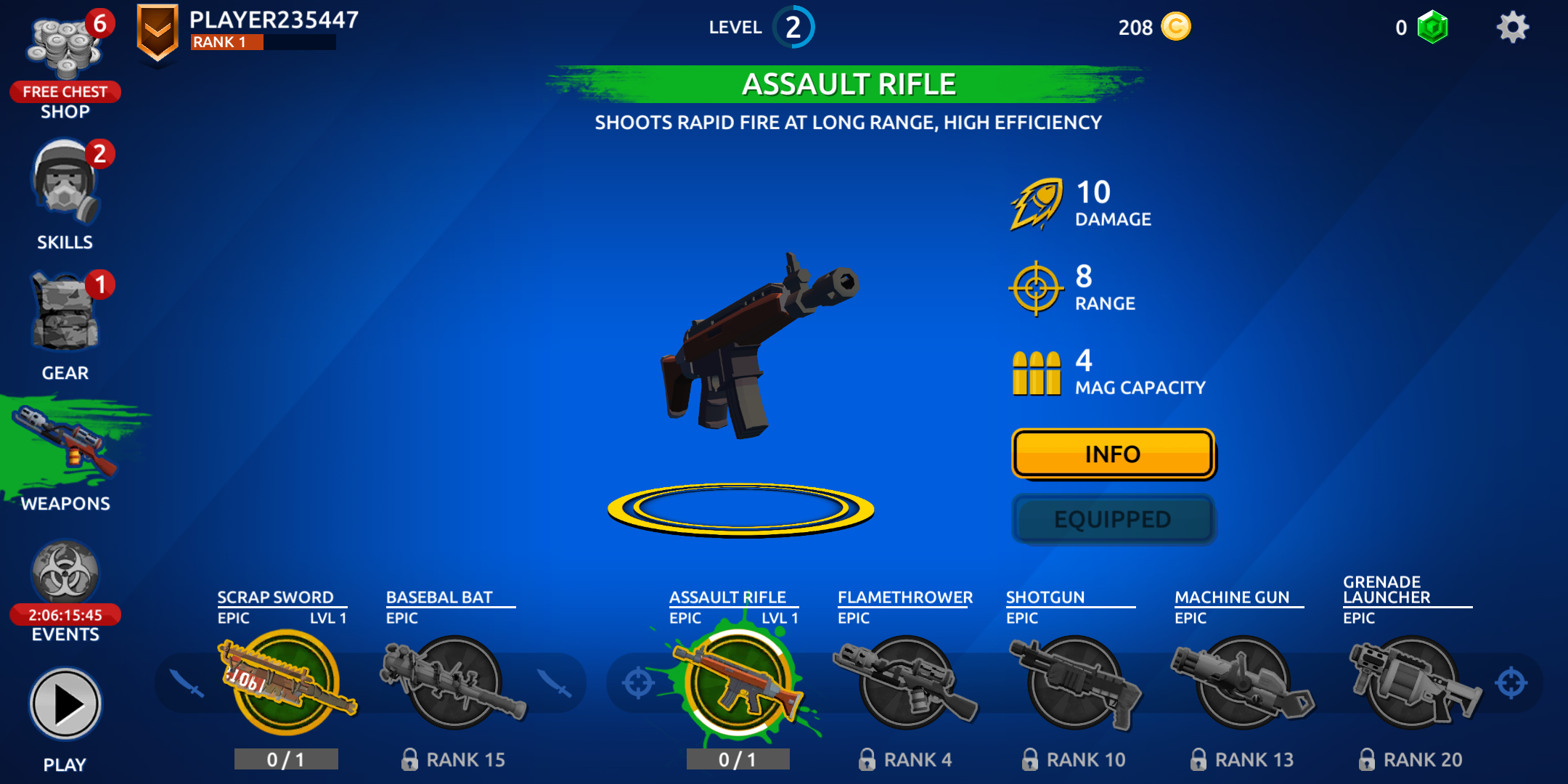Click the green gem currency icon
Screen dimensions: 1568x784
pos(1433,28)
